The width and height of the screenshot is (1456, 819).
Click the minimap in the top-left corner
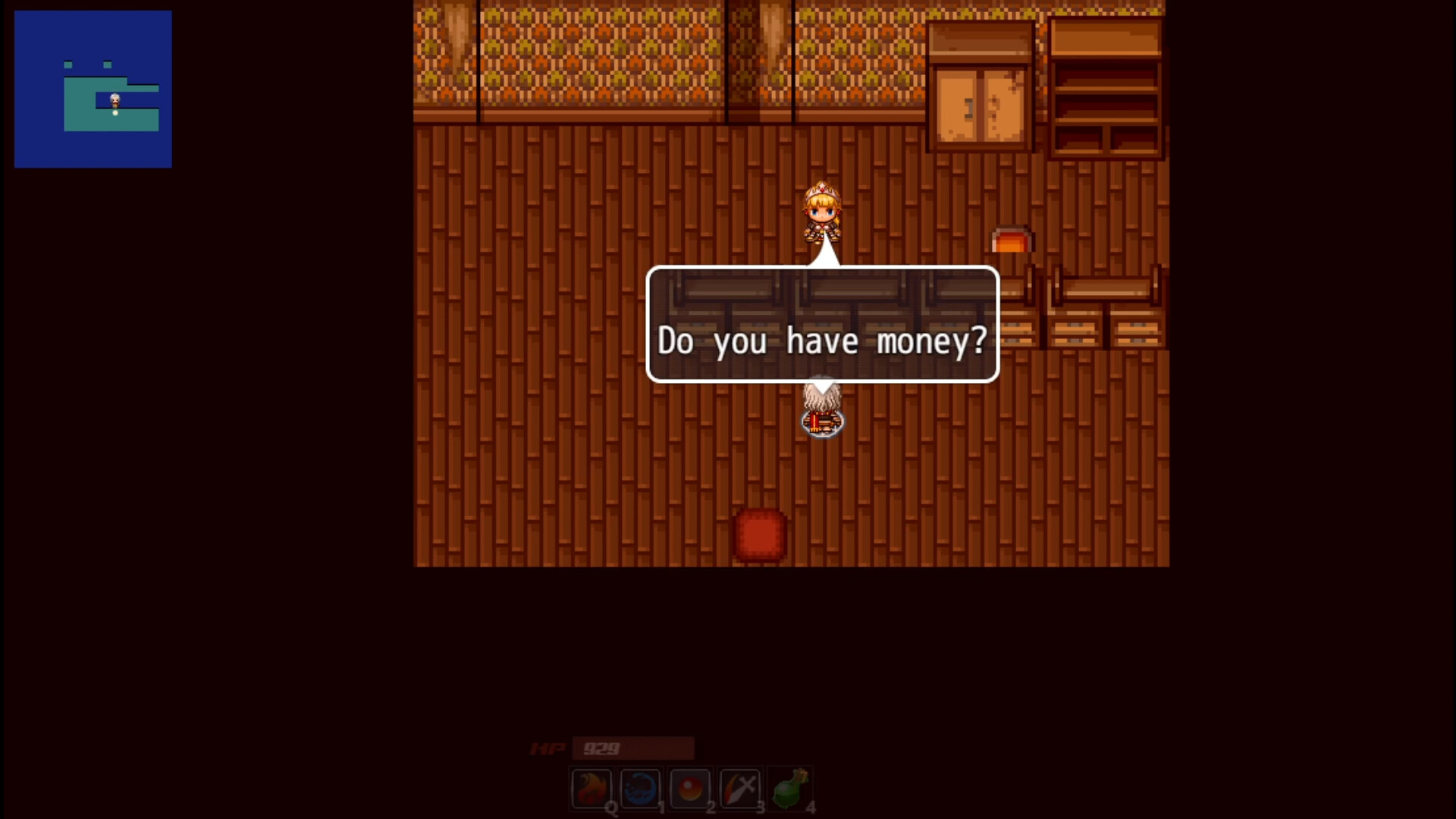tap(93, 89)
